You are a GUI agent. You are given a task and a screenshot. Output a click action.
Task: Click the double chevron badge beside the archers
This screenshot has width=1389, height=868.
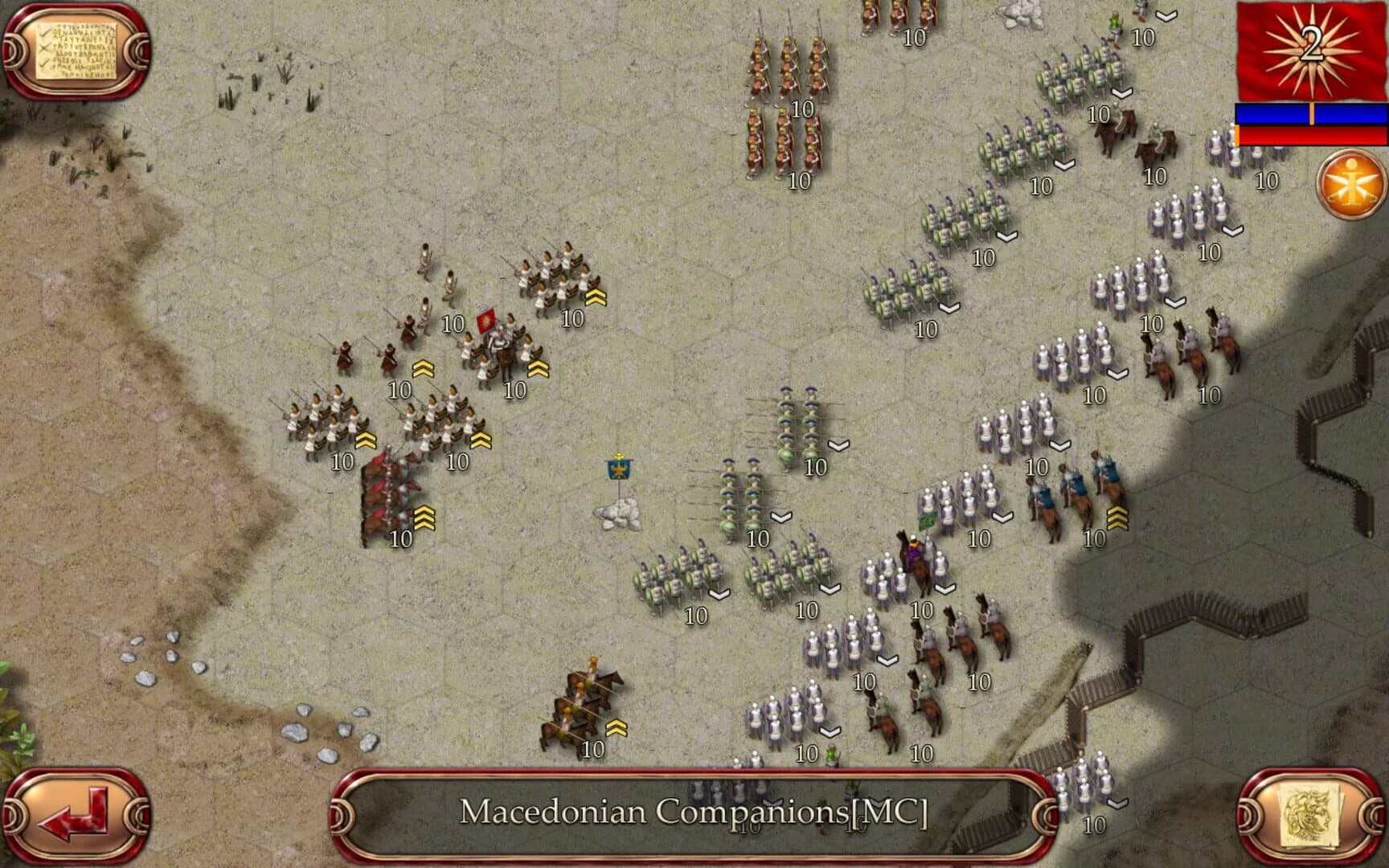424,368
